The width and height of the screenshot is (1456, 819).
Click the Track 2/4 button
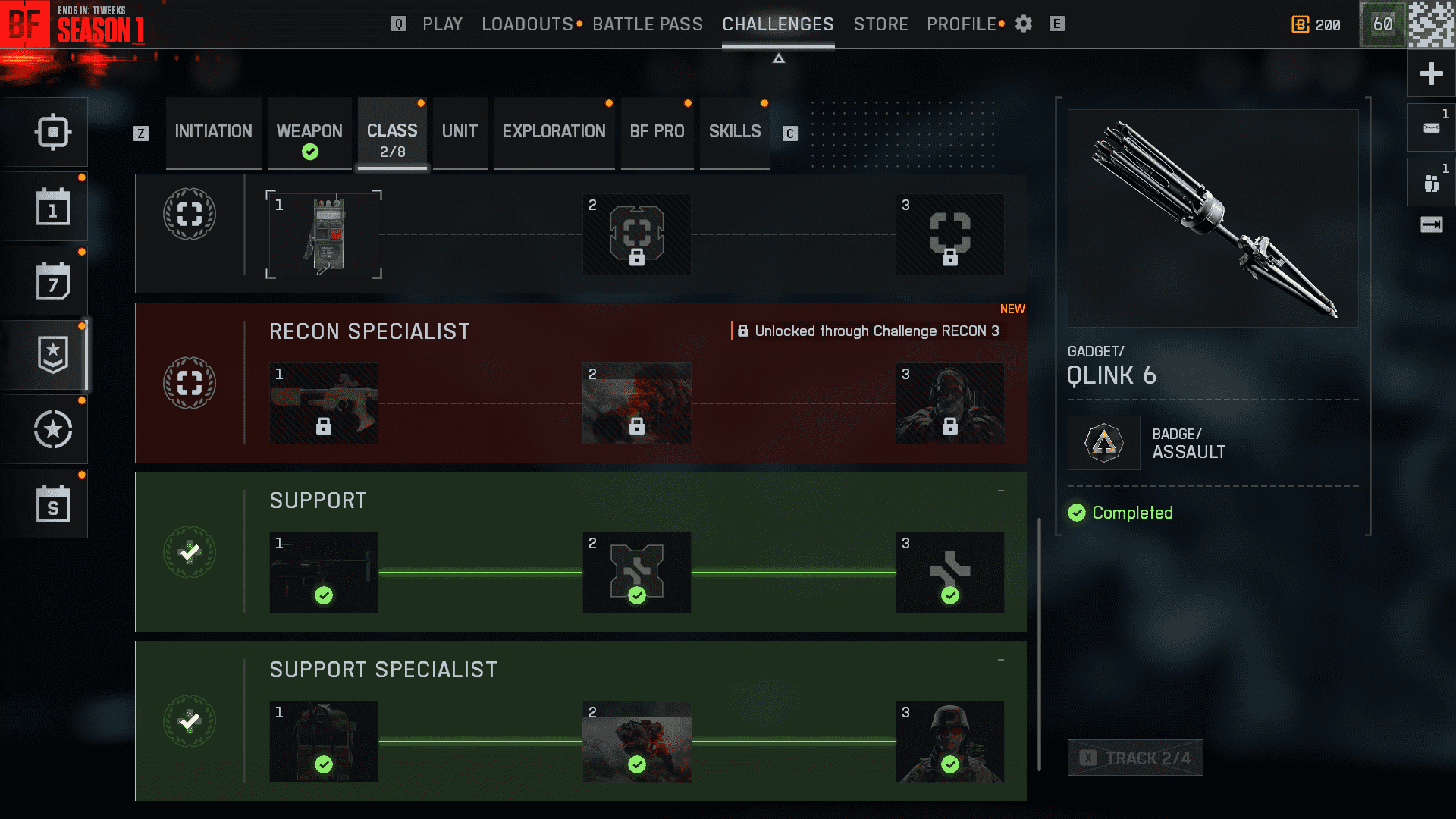1135,758
